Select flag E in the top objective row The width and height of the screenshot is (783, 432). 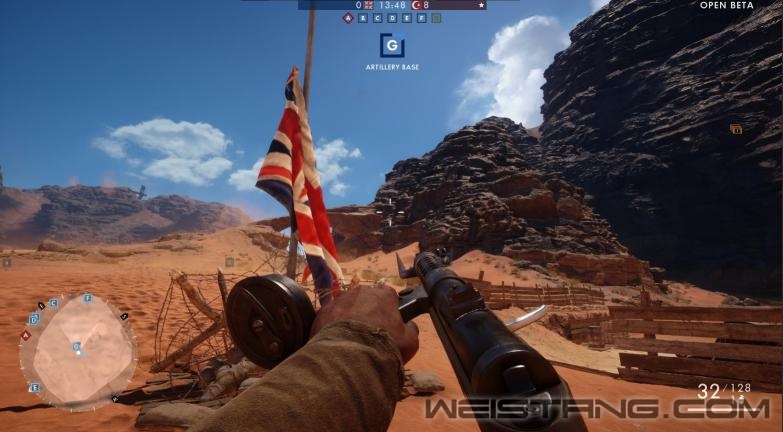tap(406, 18)
